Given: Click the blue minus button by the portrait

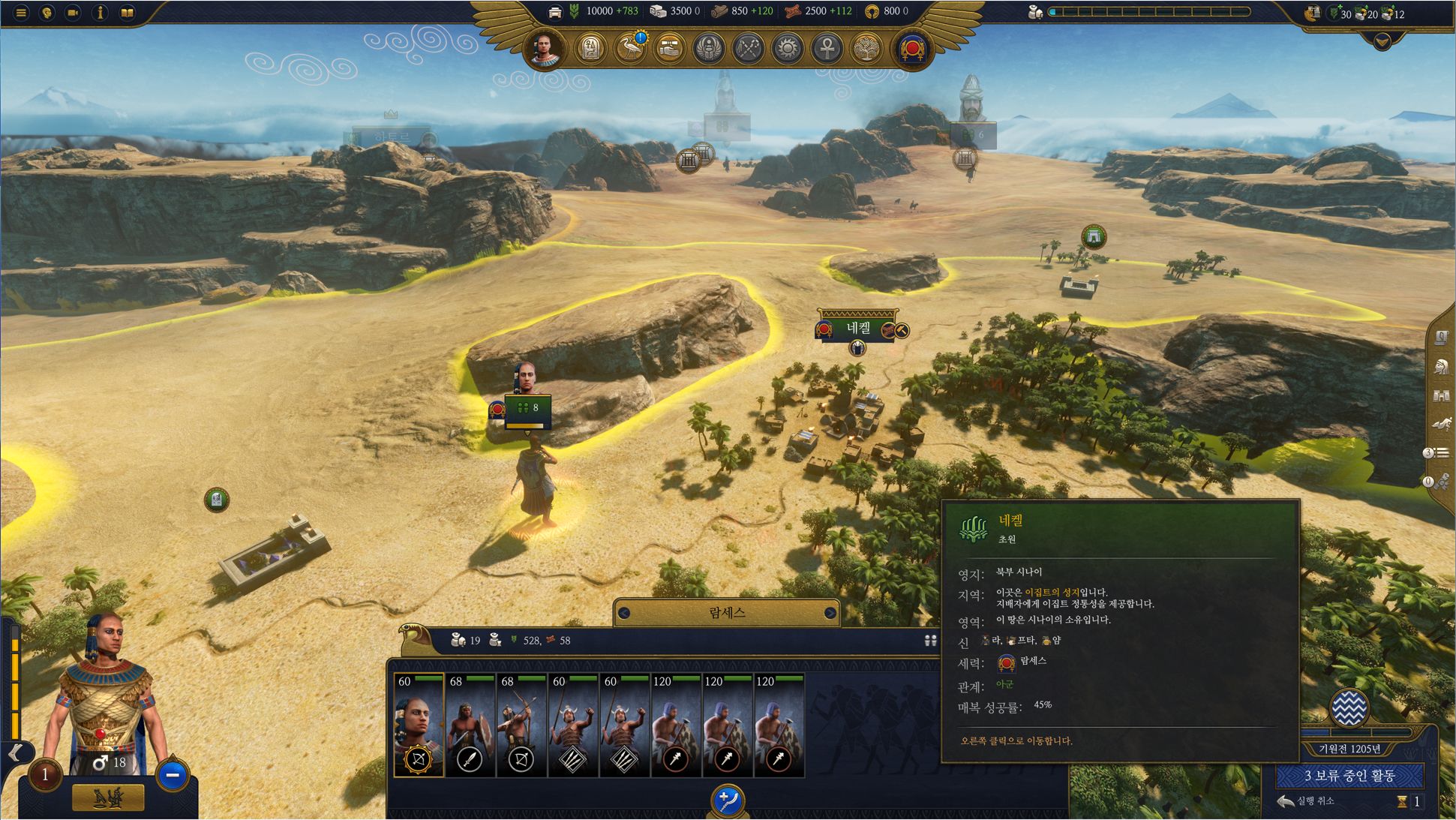Looking at the screenshot, I should pyautogui.click(x=173, y=775).
